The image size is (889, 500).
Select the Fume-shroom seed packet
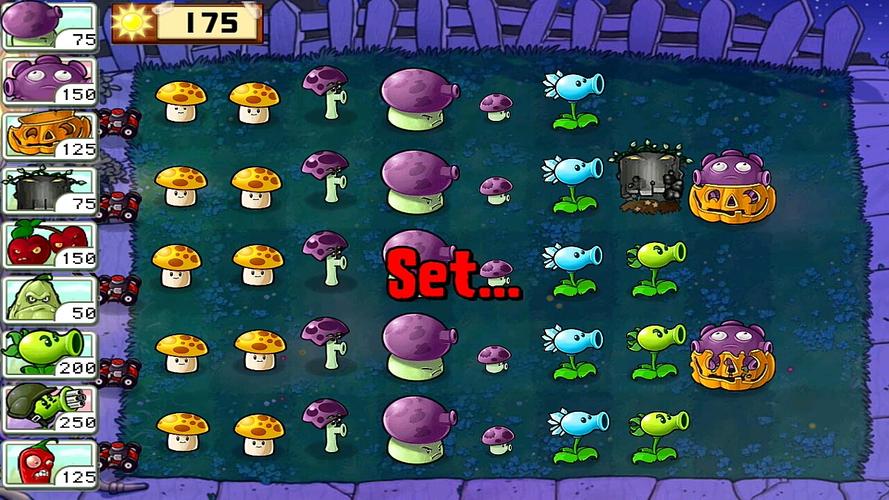click(x=48, y=25)
